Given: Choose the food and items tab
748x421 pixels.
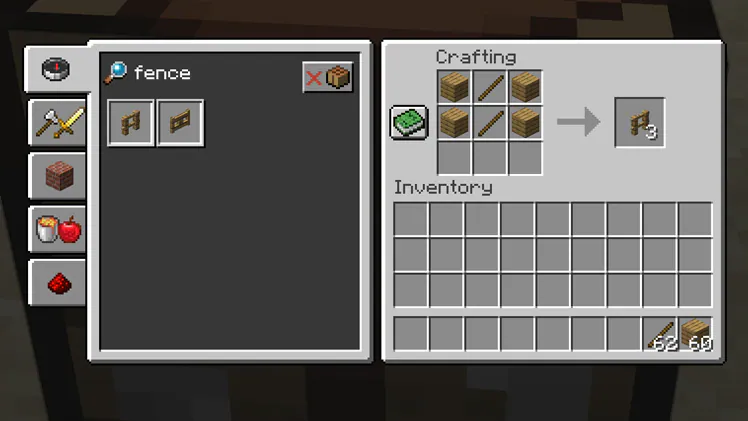Looking at the screenshot, I should (57, 231).
